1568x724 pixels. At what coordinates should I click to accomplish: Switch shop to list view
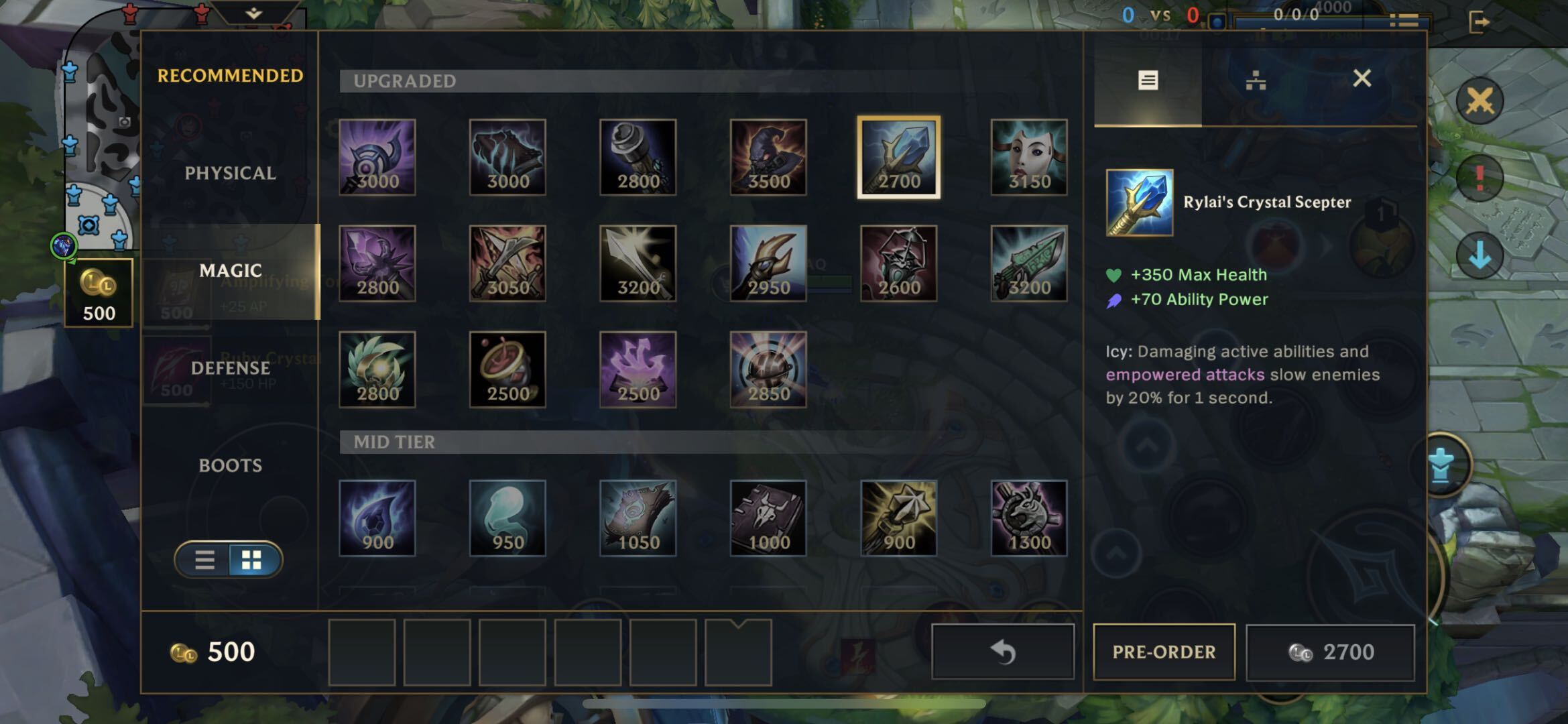click(204, 560)
